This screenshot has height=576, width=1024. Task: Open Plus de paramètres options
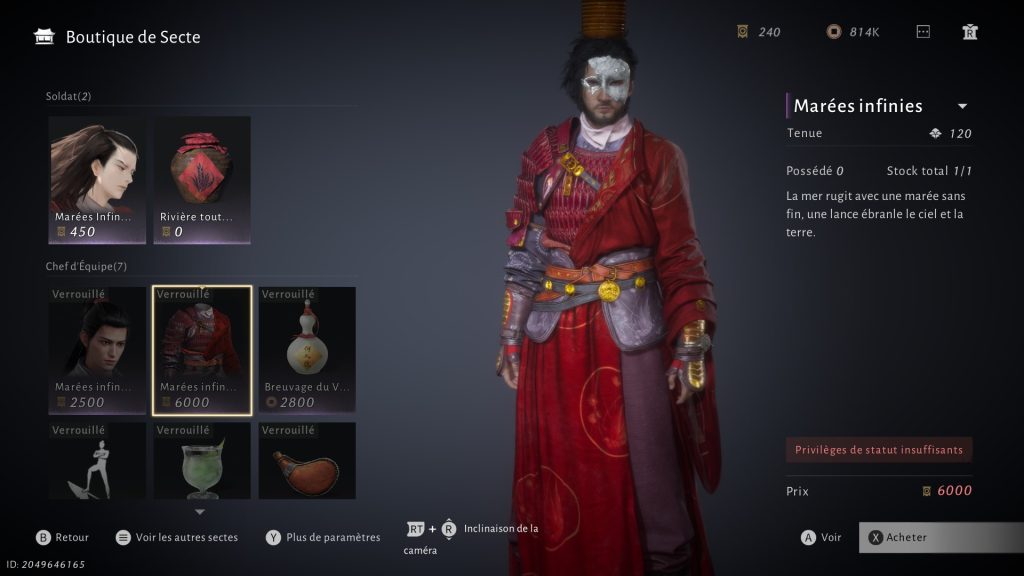pyautogui.click(x=323, y=537)
